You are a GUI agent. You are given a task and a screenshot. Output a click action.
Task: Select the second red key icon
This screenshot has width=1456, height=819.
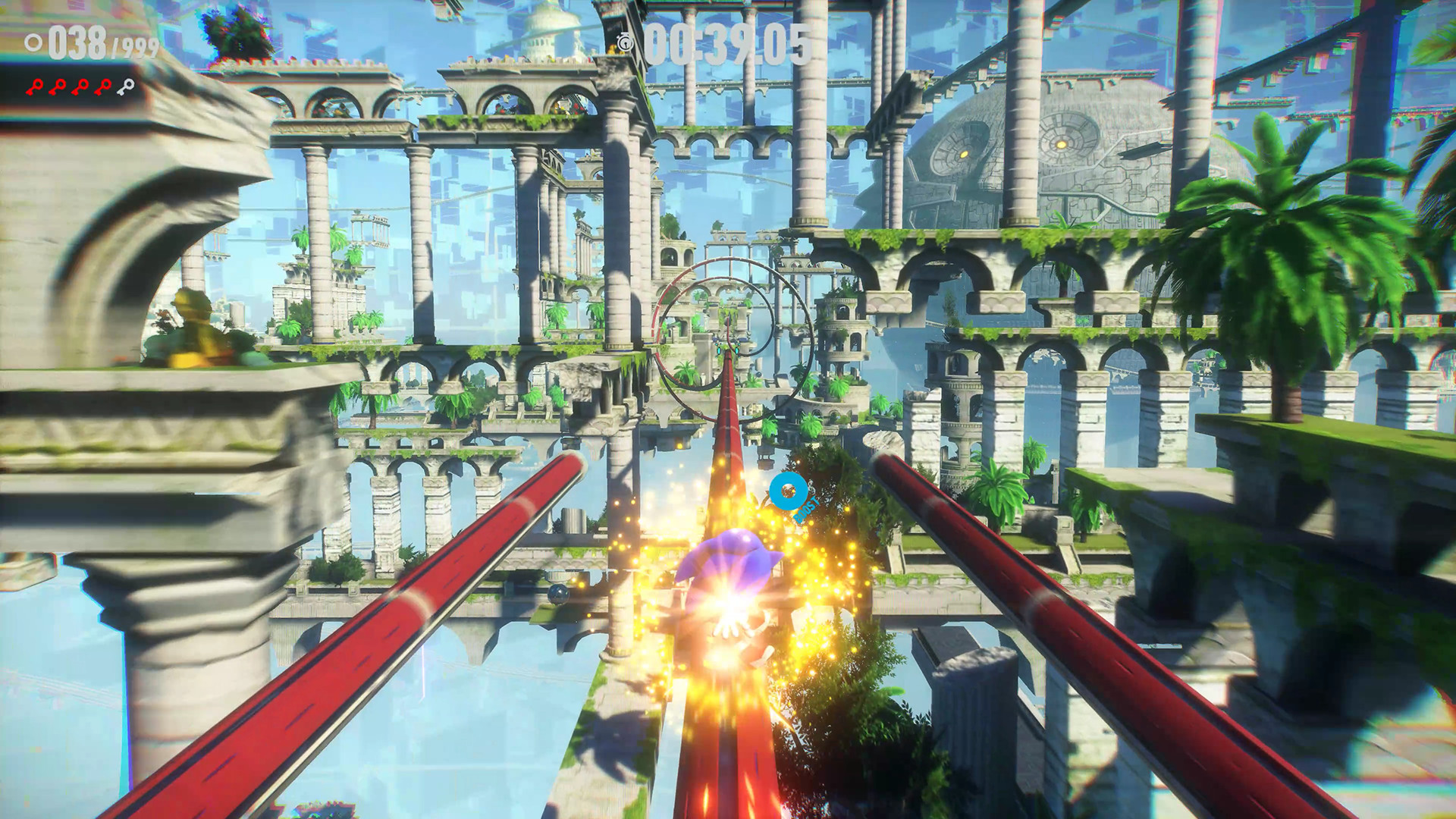coord(57,87)
